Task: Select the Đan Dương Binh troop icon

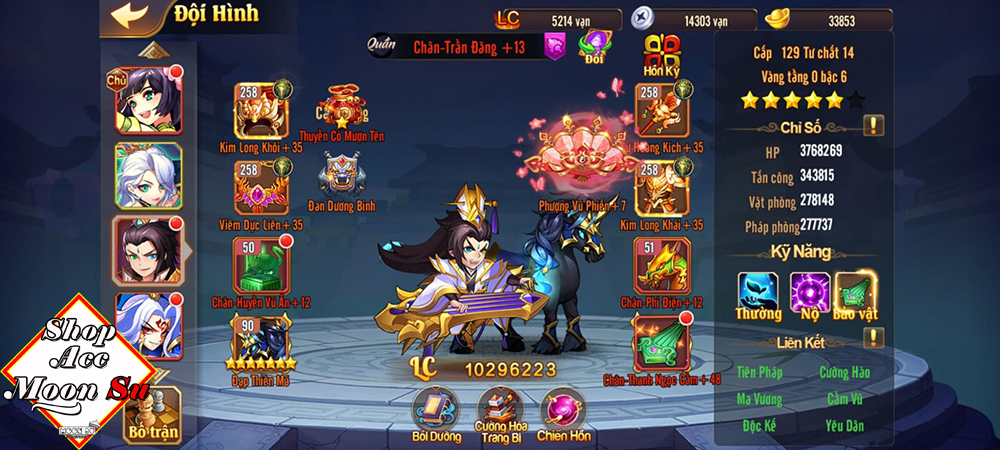Action: 342,174
